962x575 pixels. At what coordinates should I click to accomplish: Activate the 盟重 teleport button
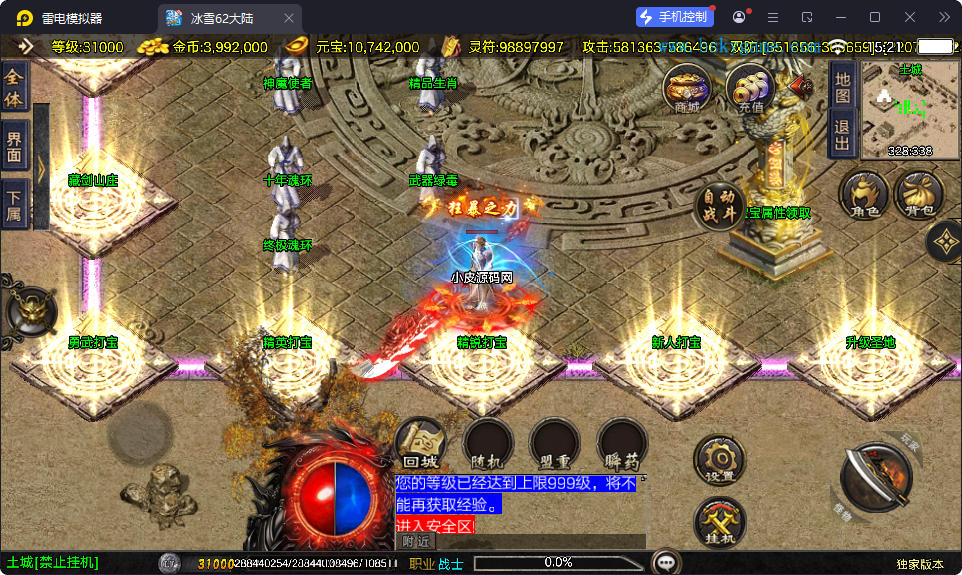click(554, 445)
